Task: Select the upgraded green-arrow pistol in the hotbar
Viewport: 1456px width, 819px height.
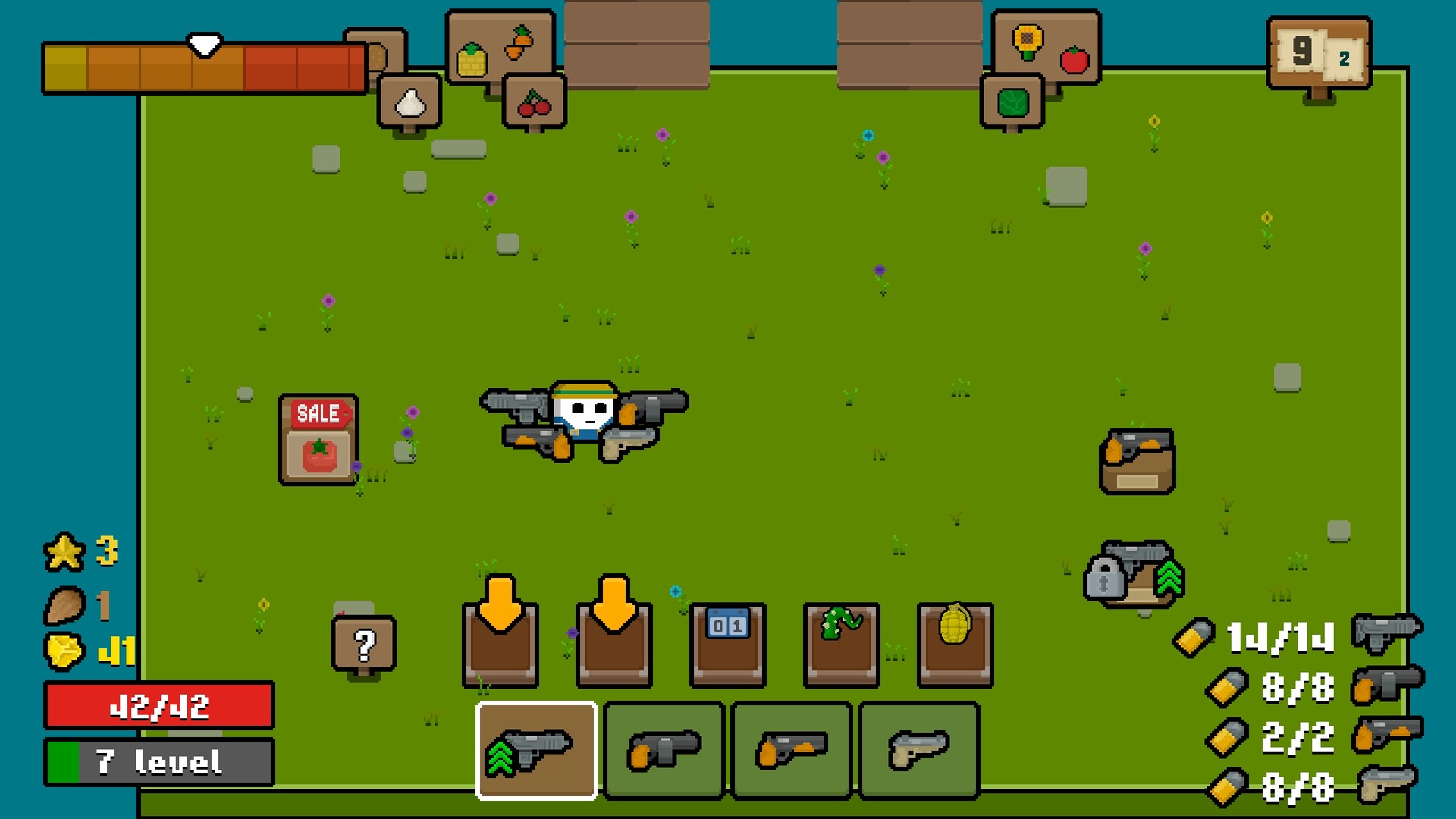Action: (535, 749)
